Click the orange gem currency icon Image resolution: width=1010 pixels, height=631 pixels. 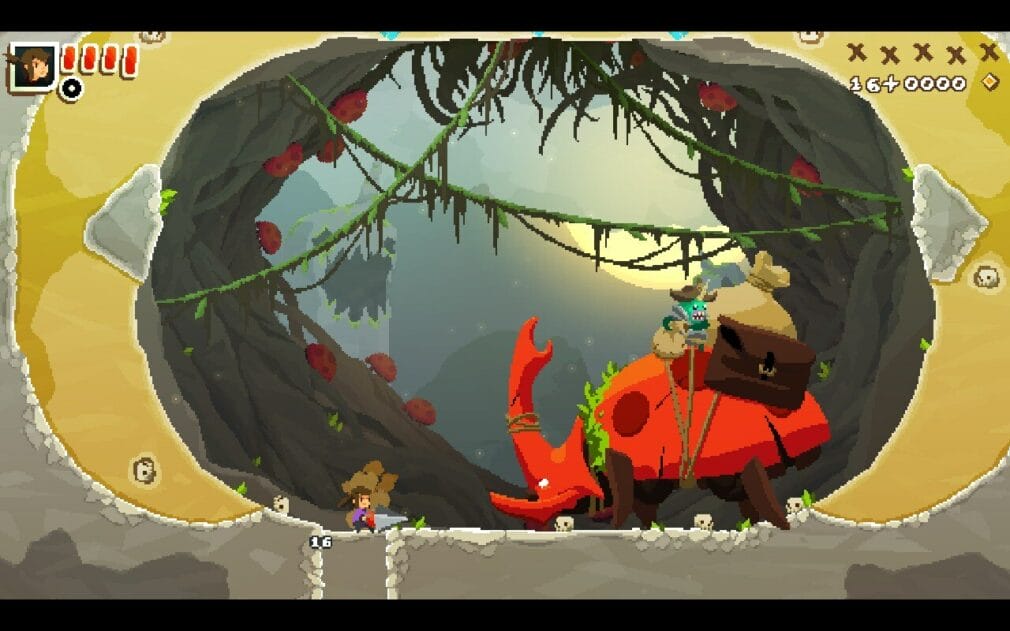[990, 82]
